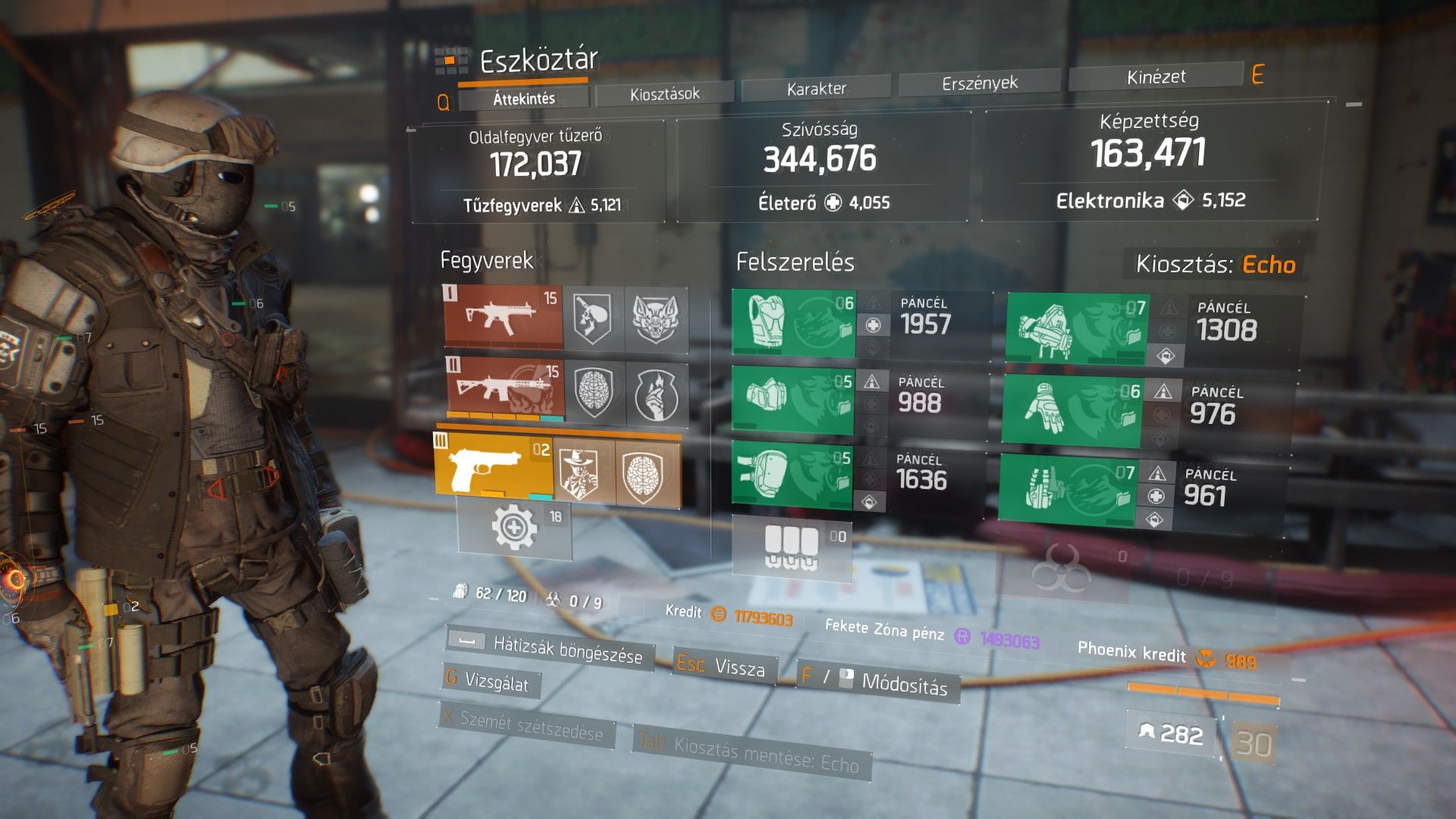Open the gear-shaped medical mod slot

(x=514, y=528)
